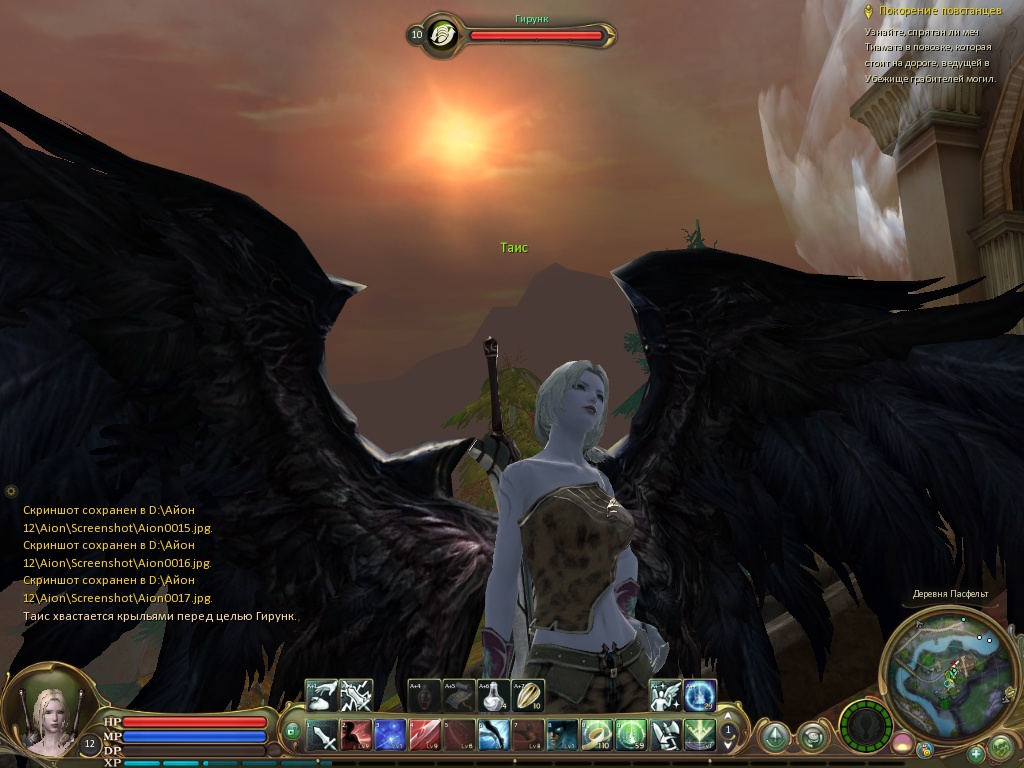Toggle the green hotbar lock button
This screenshot has height=768, width=1024.
(292, 731)
